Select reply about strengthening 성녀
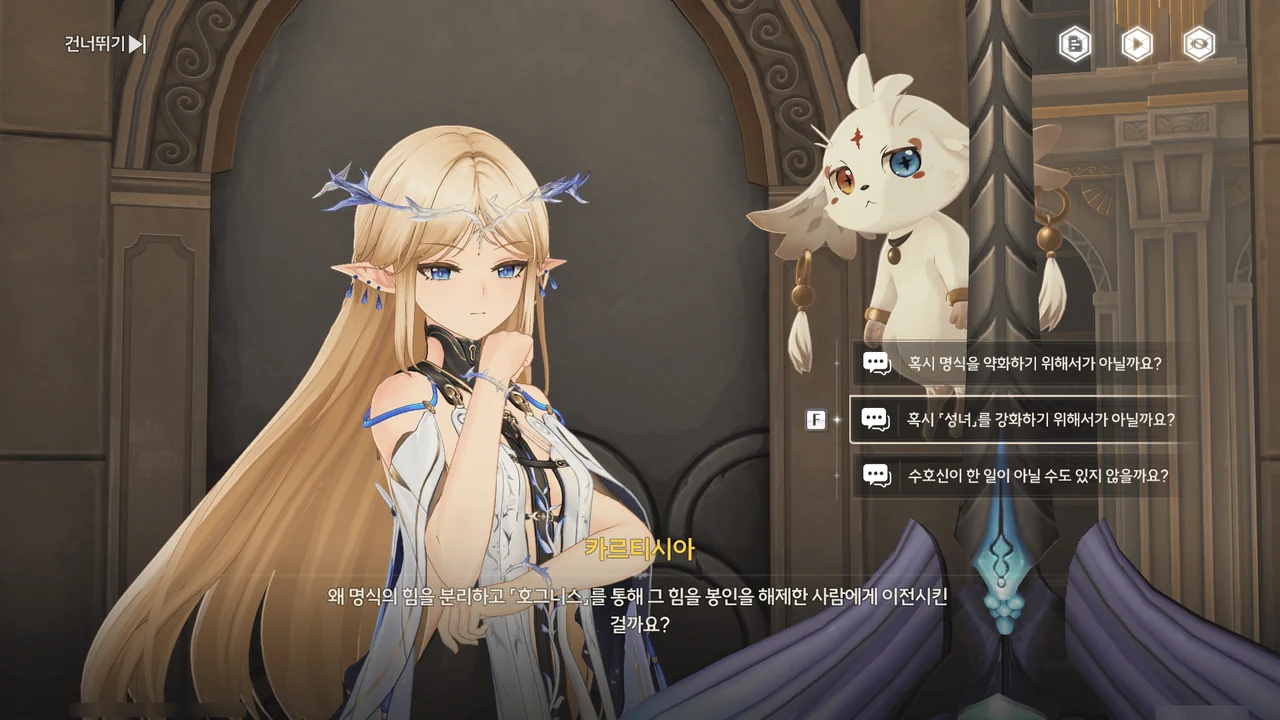 1023,420
